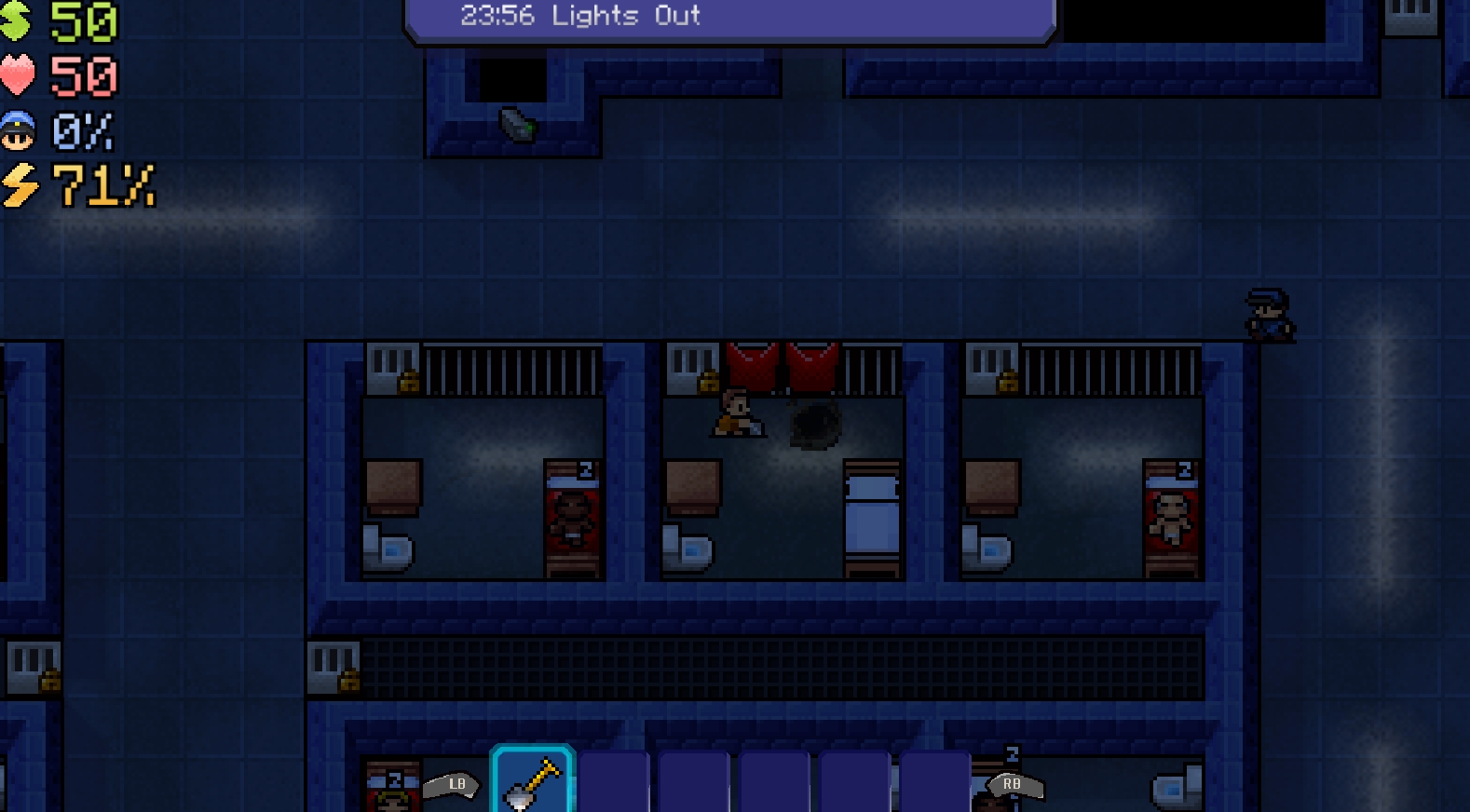Open the right red locker in the cell
This screenshot has height=812, width=1470.
pyautogui.click(x=814, y=365)
